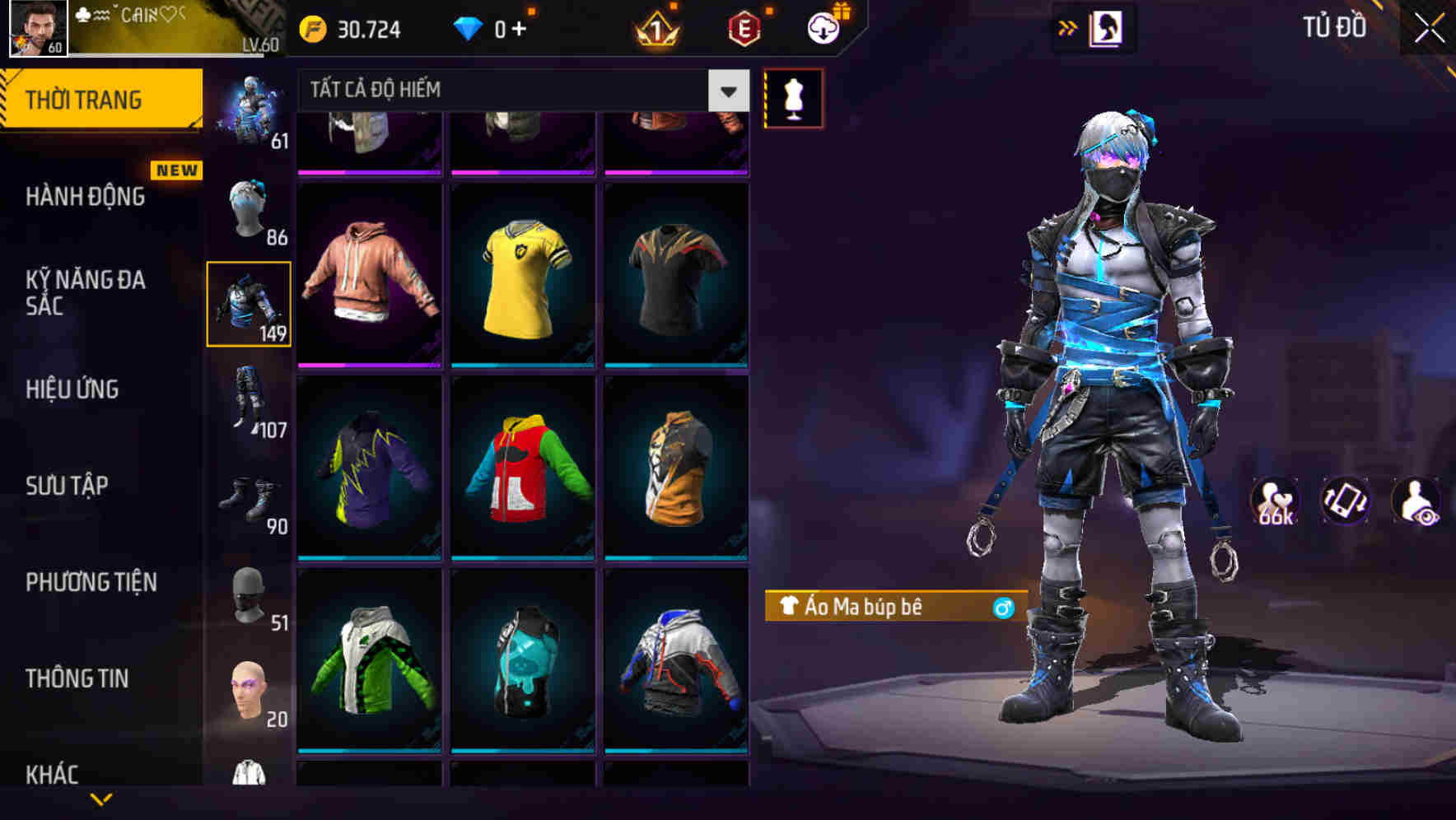
Task: Click the mannequin outfit icon above the wardrobe
Action: click(792, 98)
